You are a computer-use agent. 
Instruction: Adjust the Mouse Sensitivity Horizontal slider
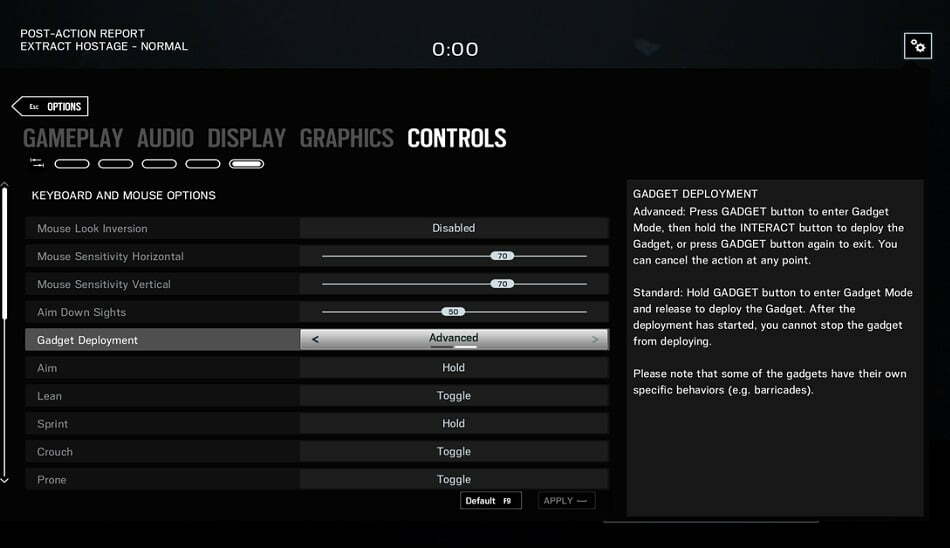point(502,256)
